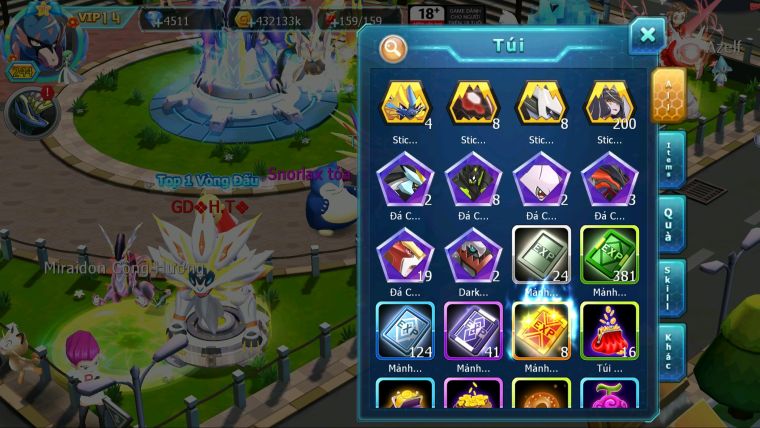Select the sticker stack of 200
Viewport: 760px width, 428px height.
[609, 104]
